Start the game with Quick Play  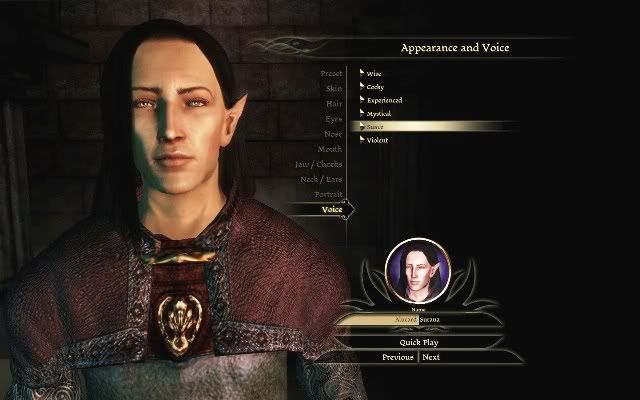point(416,342)
